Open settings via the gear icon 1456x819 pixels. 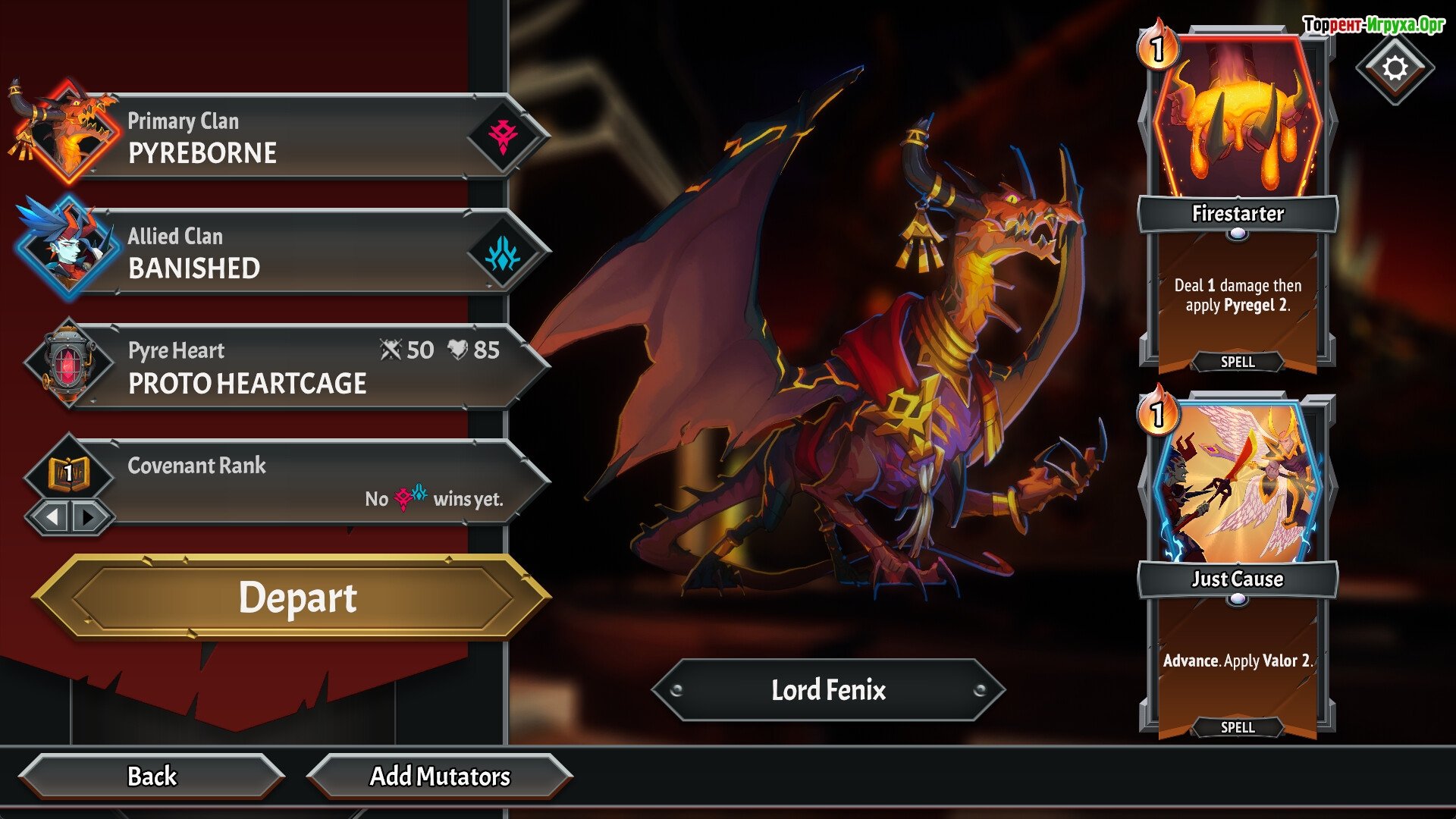tap(1395, 68)
